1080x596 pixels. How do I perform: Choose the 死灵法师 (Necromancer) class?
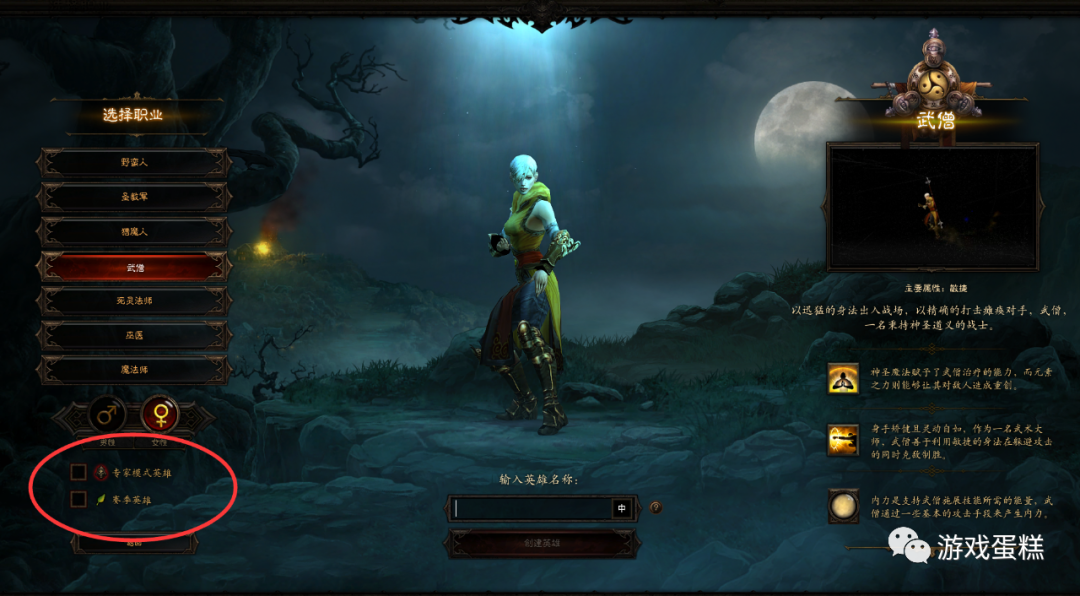(134, 301)
